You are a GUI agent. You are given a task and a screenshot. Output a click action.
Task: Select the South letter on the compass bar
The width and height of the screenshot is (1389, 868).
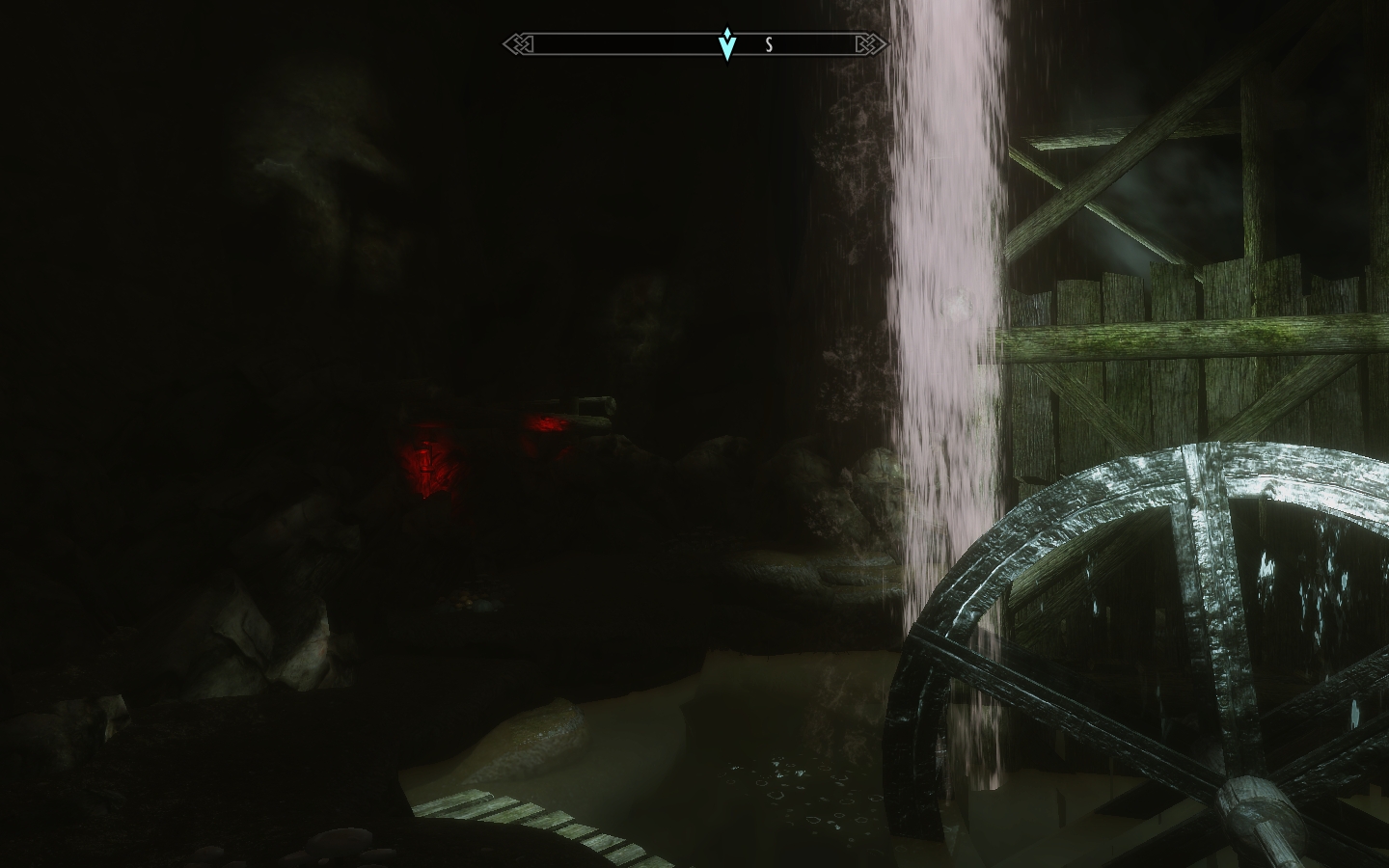(x=769, y=44)
